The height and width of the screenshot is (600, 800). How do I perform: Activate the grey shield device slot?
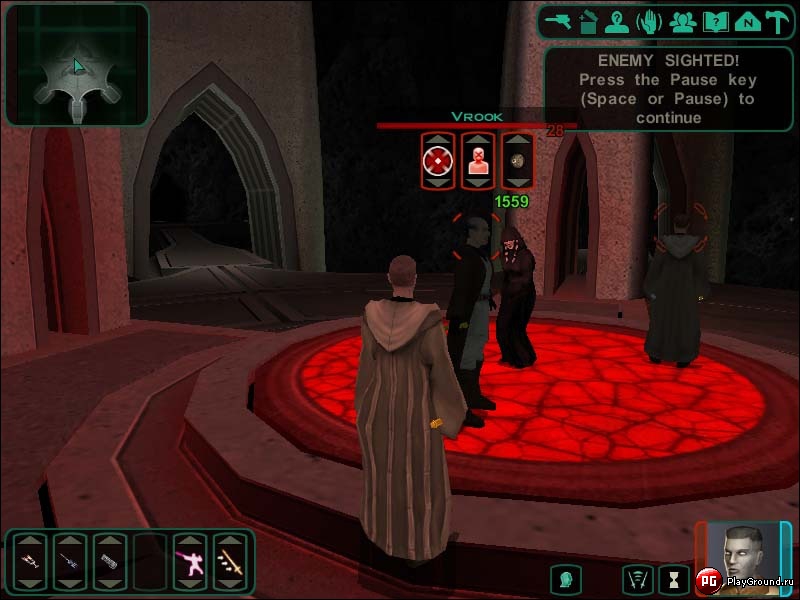point(109,560)
